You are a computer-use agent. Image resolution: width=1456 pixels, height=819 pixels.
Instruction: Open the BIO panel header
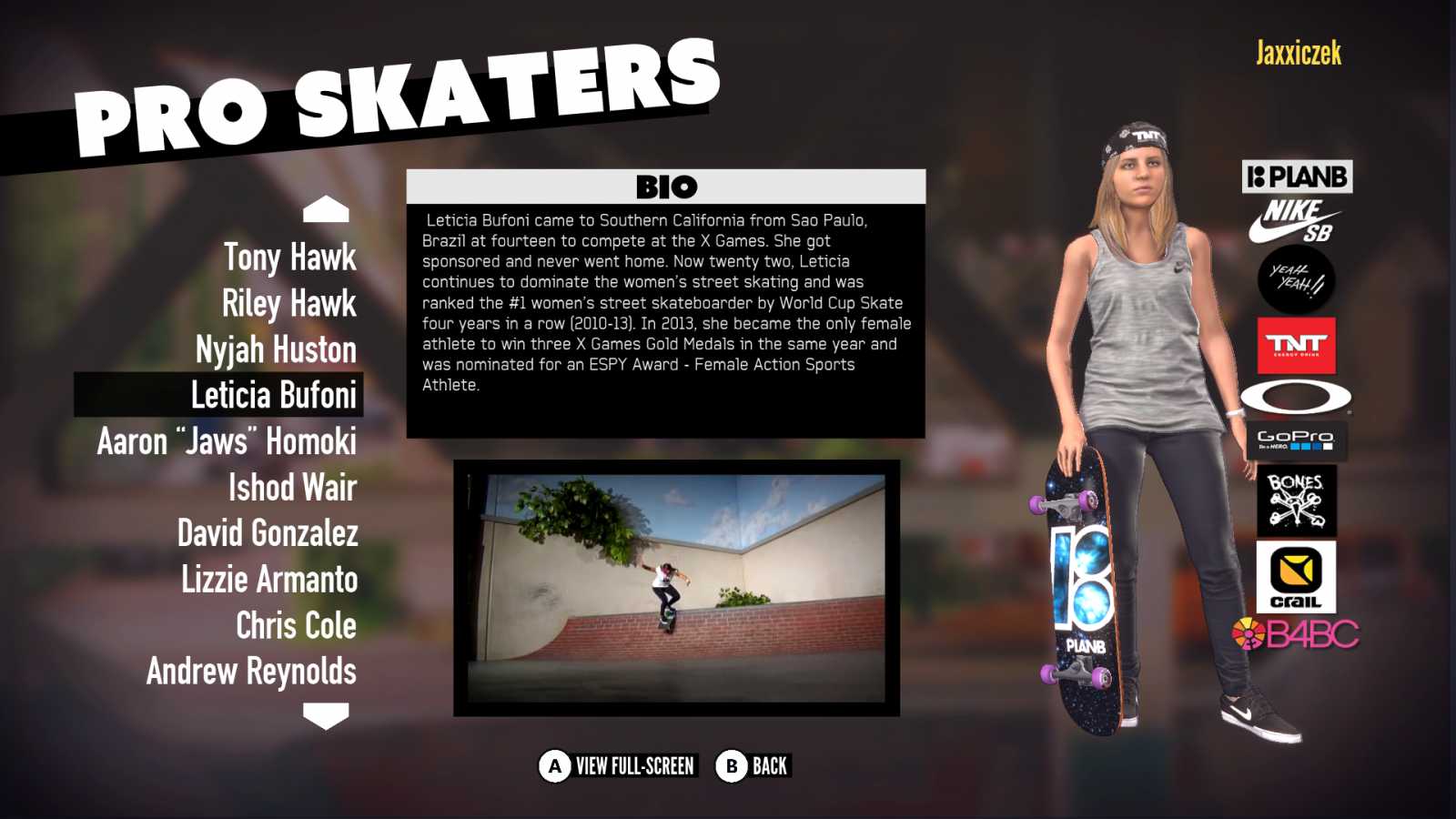[x=667, y=187]
